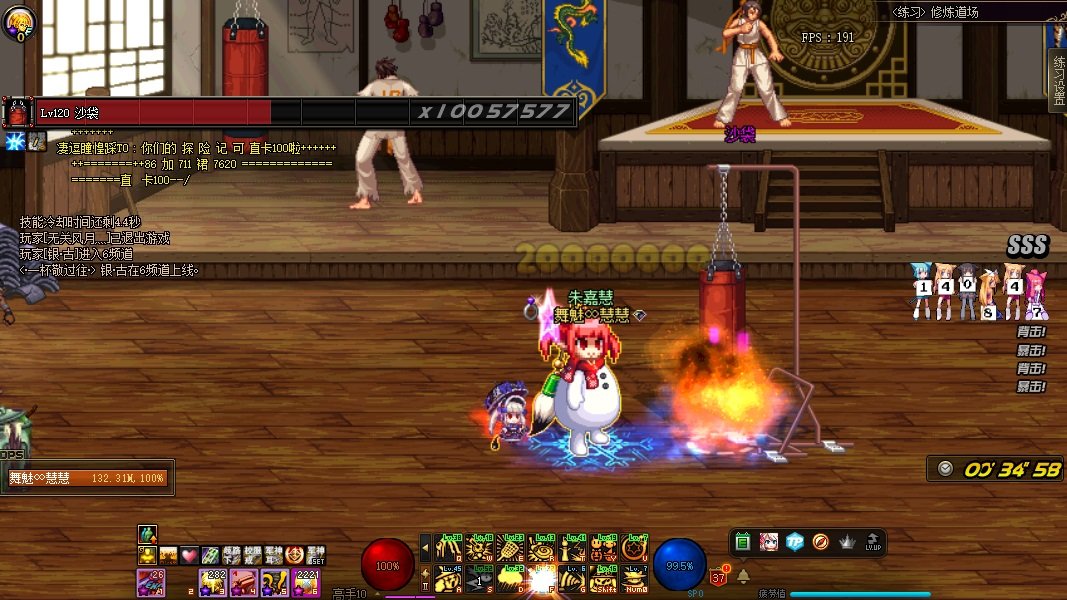Activate the Lv.45 witch hat skill

(449, 578)
